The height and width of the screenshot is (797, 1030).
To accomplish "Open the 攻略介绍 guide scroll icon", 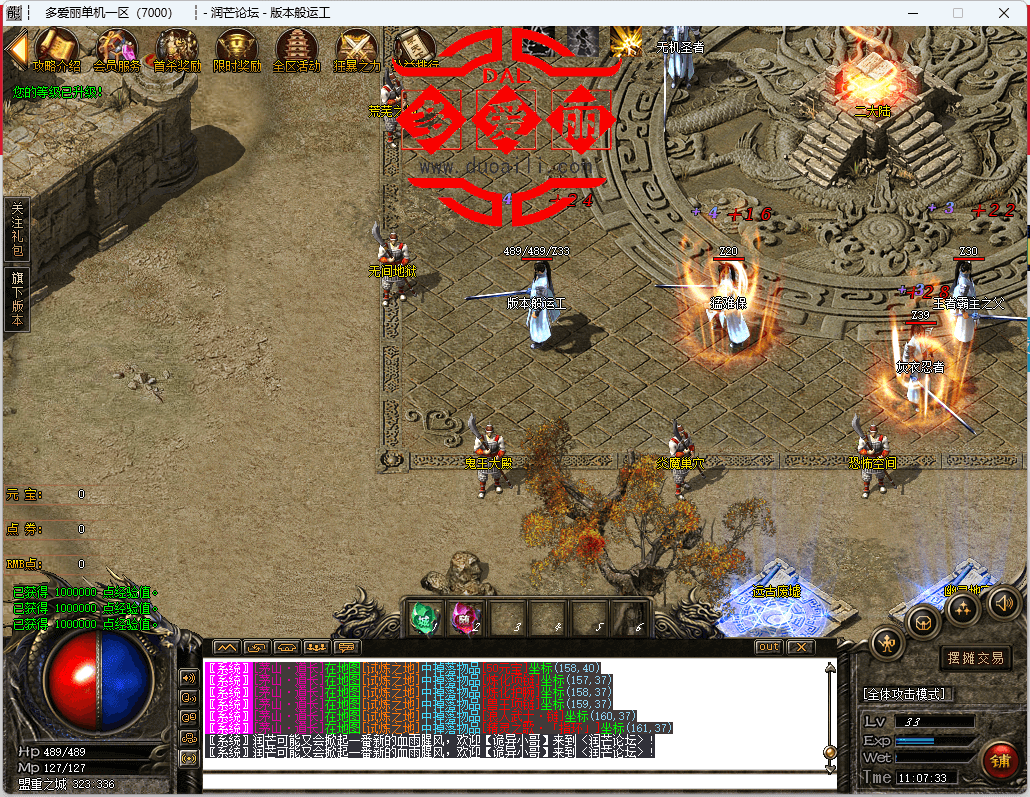I will pos(56,47).
